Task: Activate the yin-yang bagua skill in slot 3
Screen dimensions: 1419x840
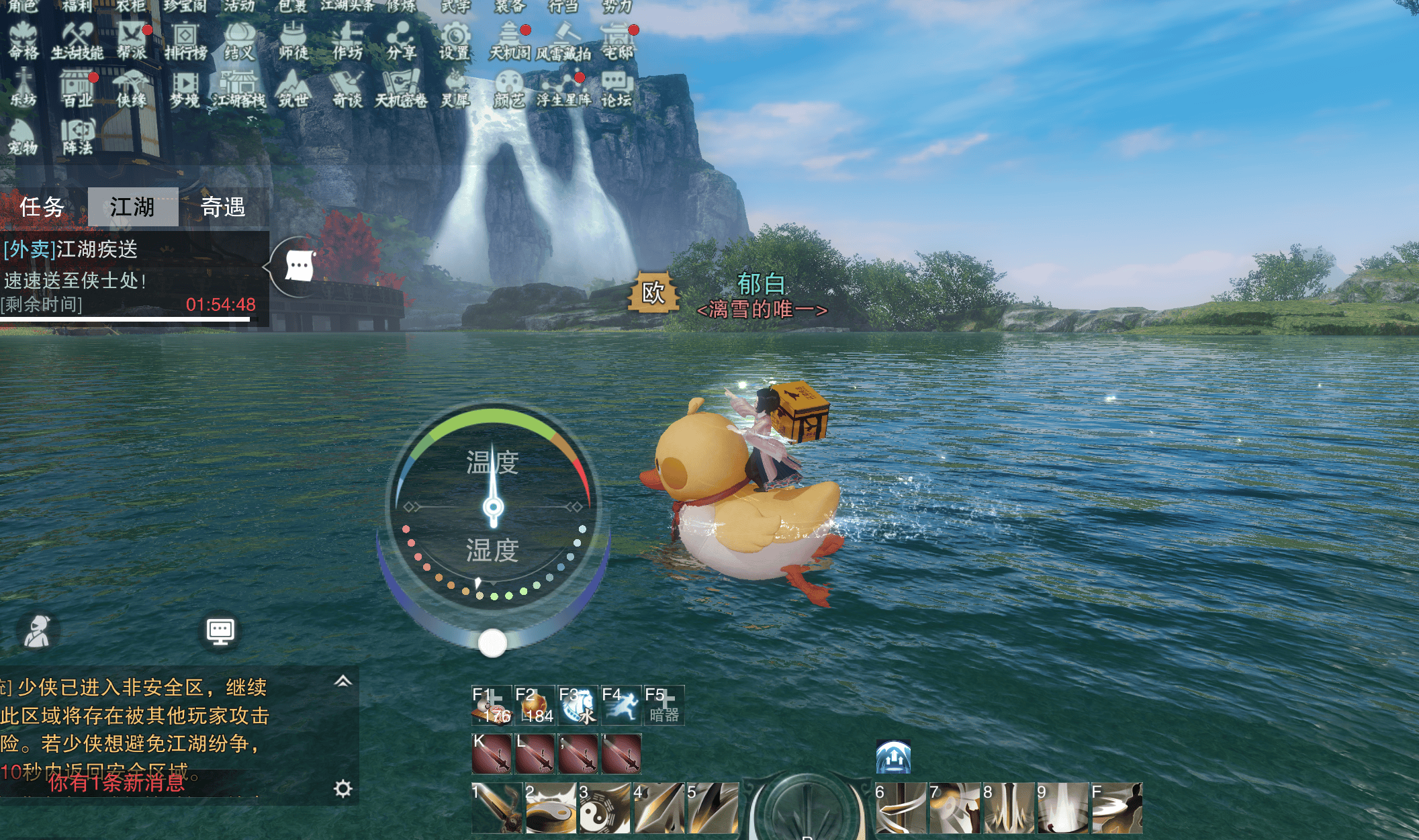Action: [604, 808]
